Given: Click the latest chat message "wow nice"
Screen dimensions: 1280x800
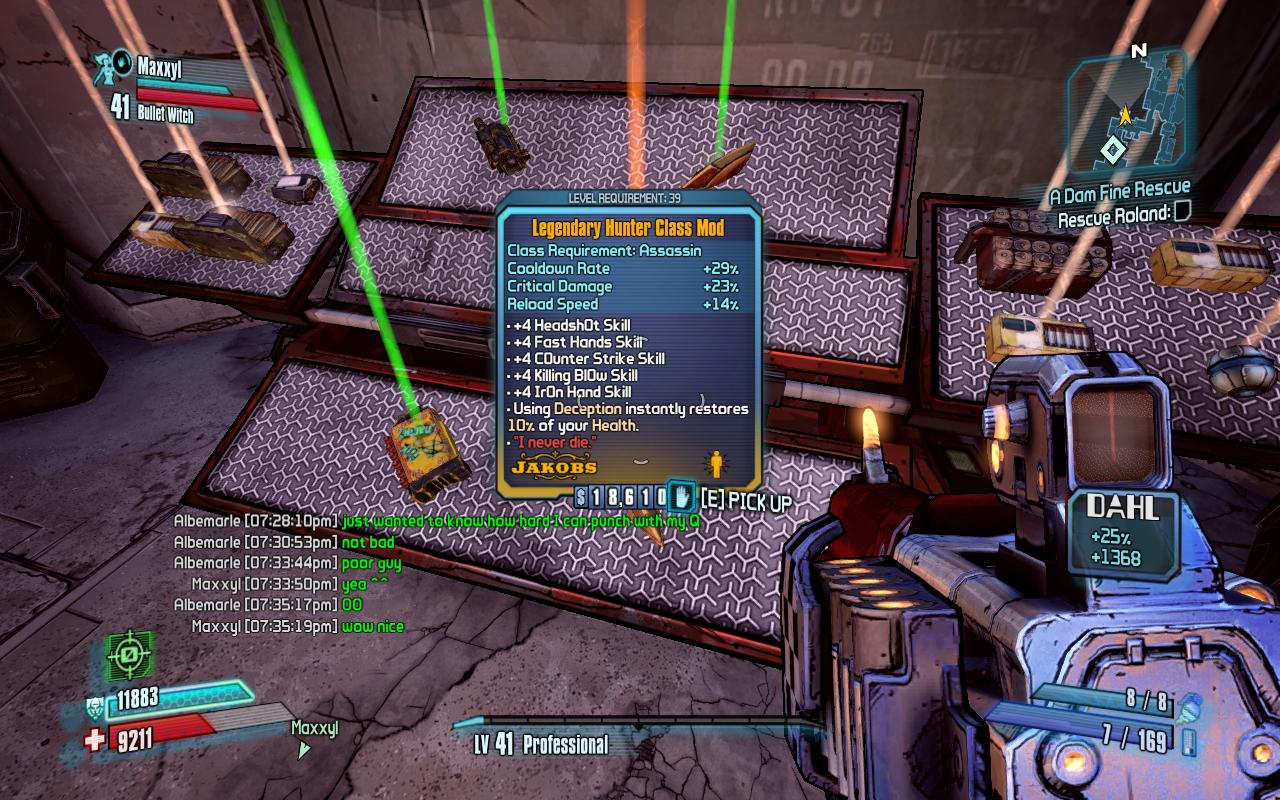Looking at the screenshot, I should click(373, 626).
